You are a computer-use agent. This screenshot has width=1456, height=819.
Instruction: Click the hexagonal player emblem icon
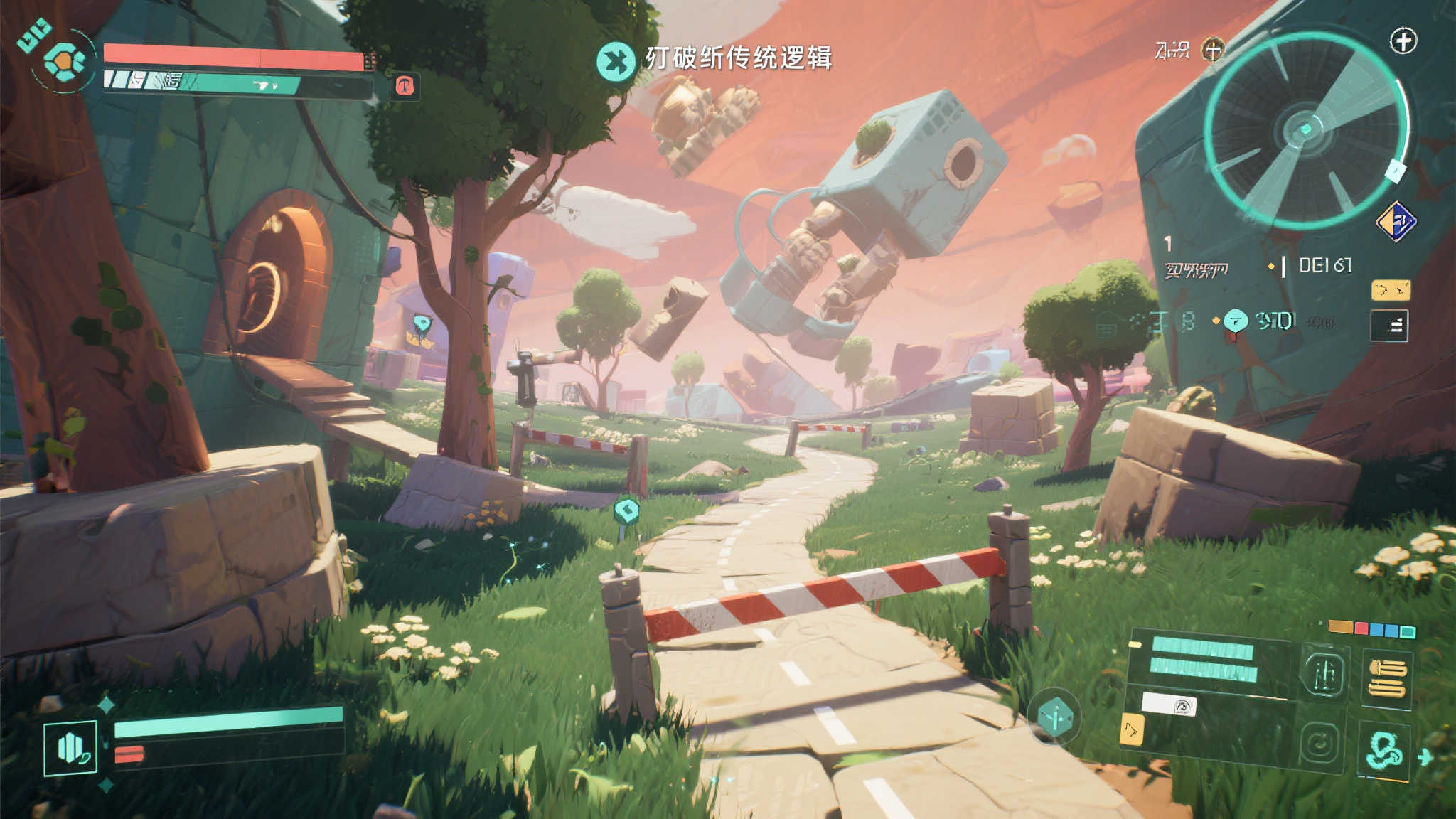pos(64,61)
